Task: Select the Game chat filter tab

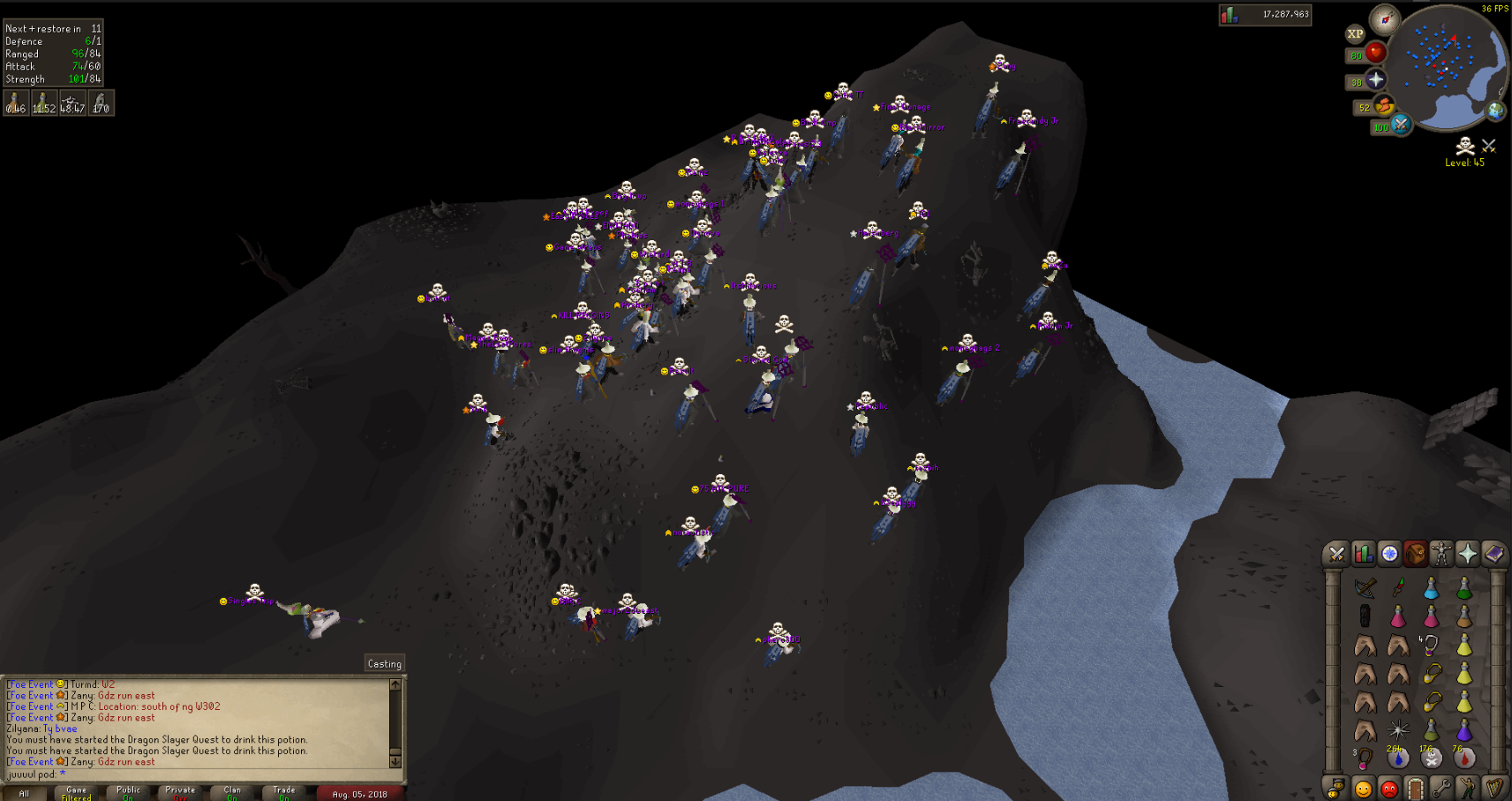Action: [77, 791]
